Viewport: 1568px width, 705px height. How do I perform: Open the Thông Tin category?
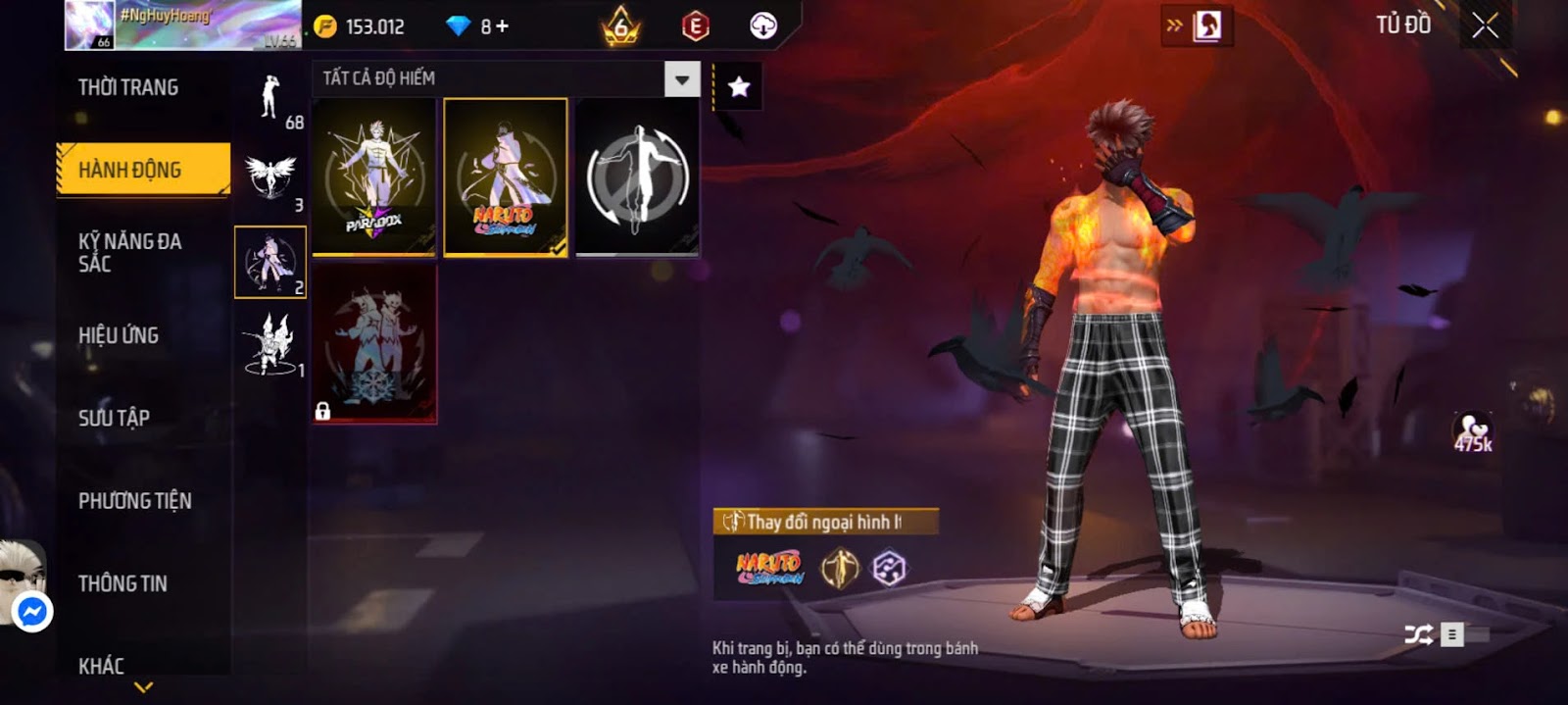tap(122, 583)
